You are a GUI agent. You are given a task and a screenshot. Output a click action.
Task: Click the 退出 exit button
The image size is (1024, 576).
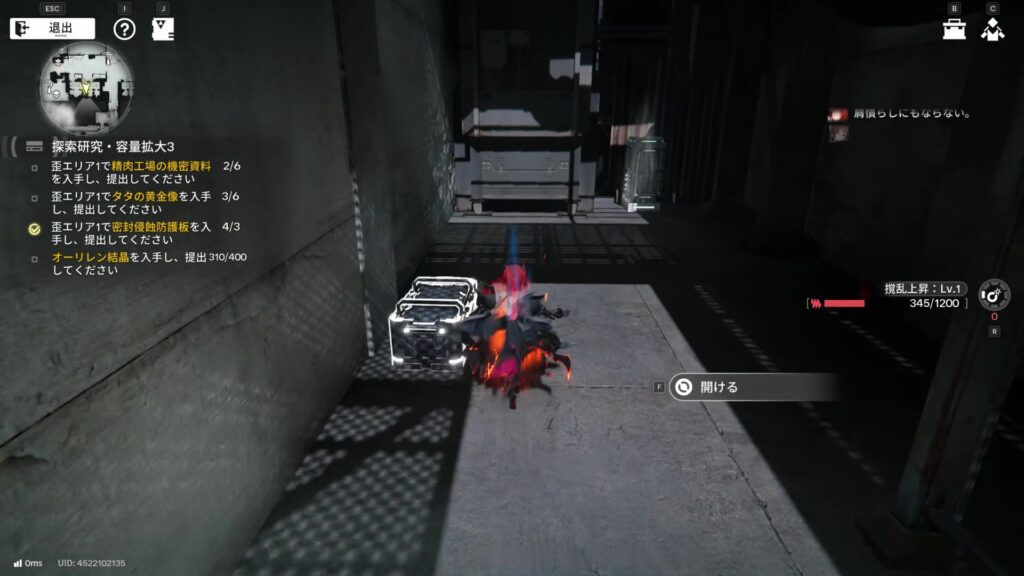(52, 28)
